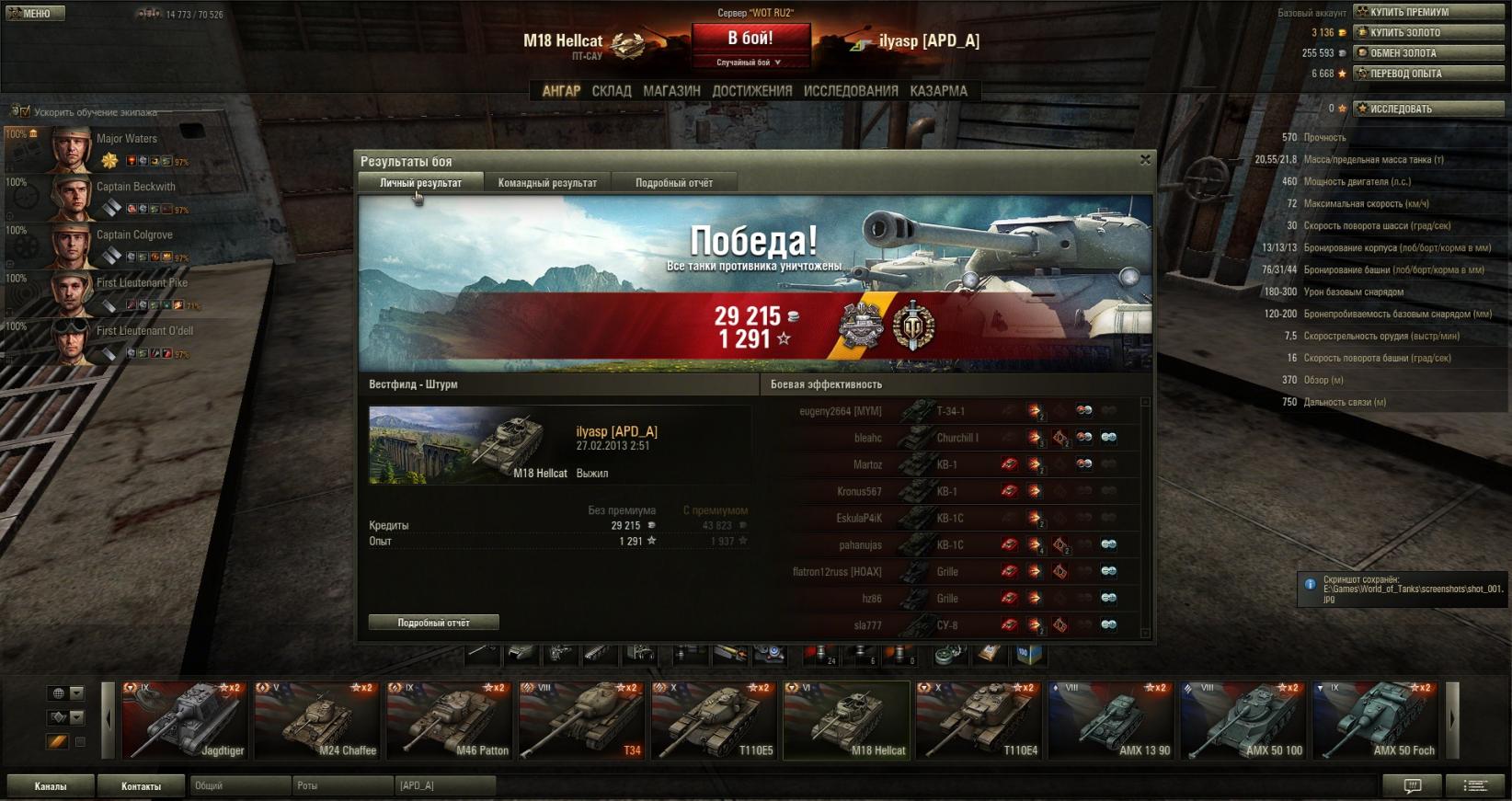The width and height of the screenshot is (1512, 801).
Task: Show the ДОСТИЖЕНИЯ section
Action: click(751, 91)
